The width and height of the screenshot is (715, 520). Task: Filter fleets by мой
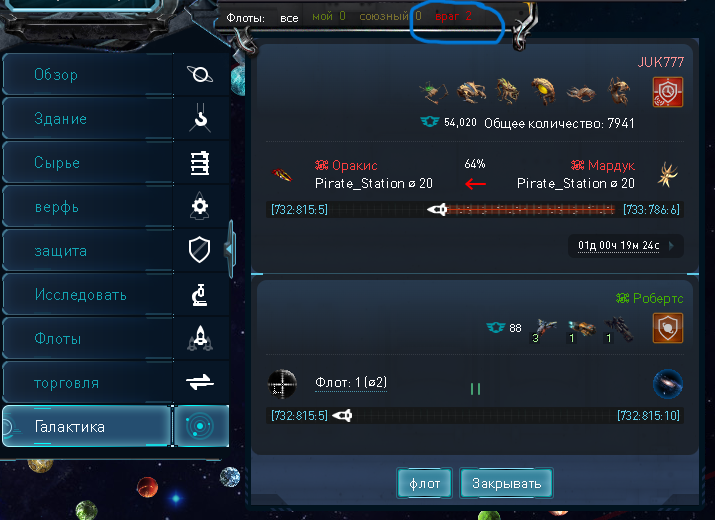click(328, 17)
